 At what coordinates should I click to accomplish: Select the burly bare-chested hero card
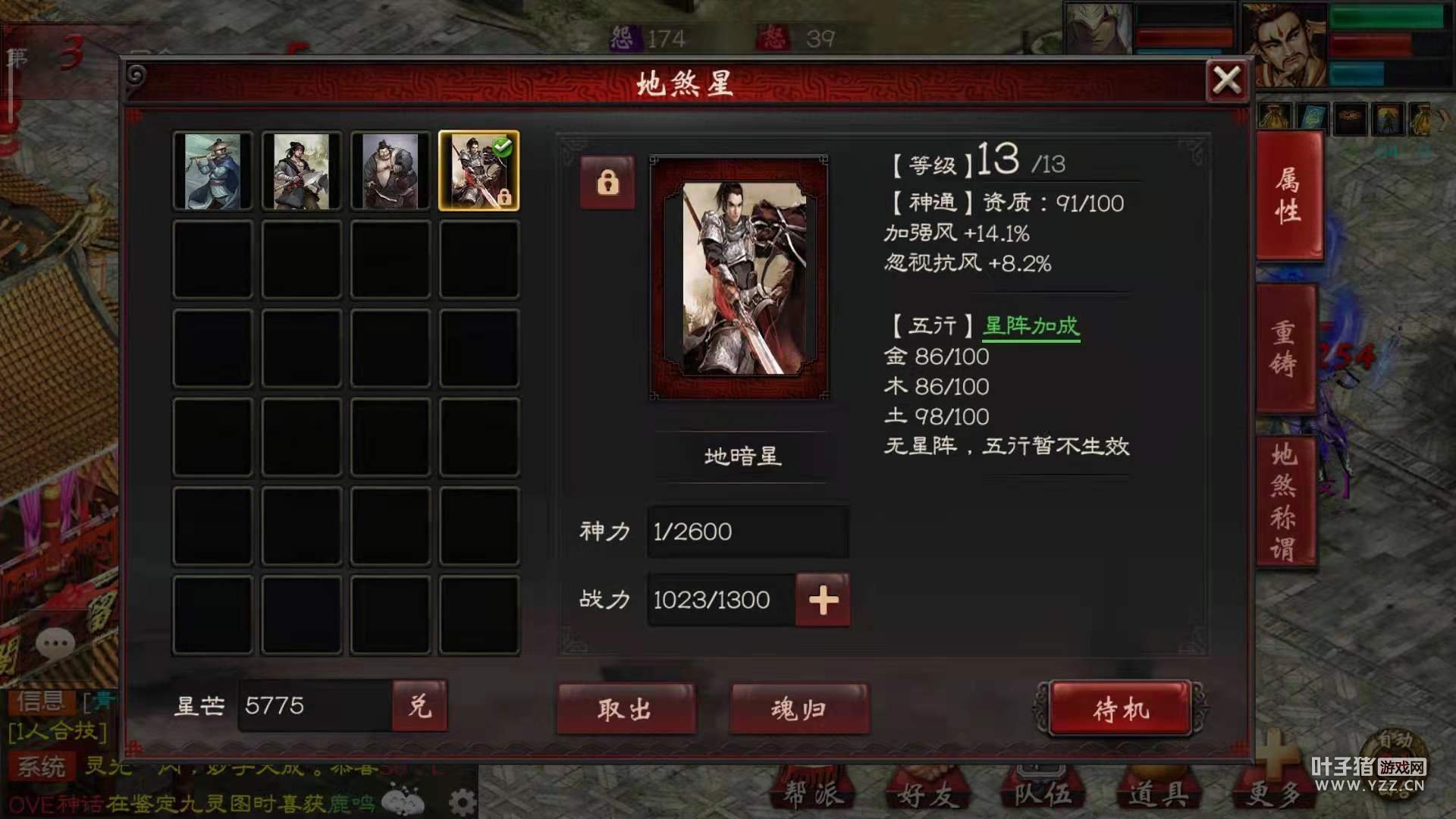tap(390, 171)
